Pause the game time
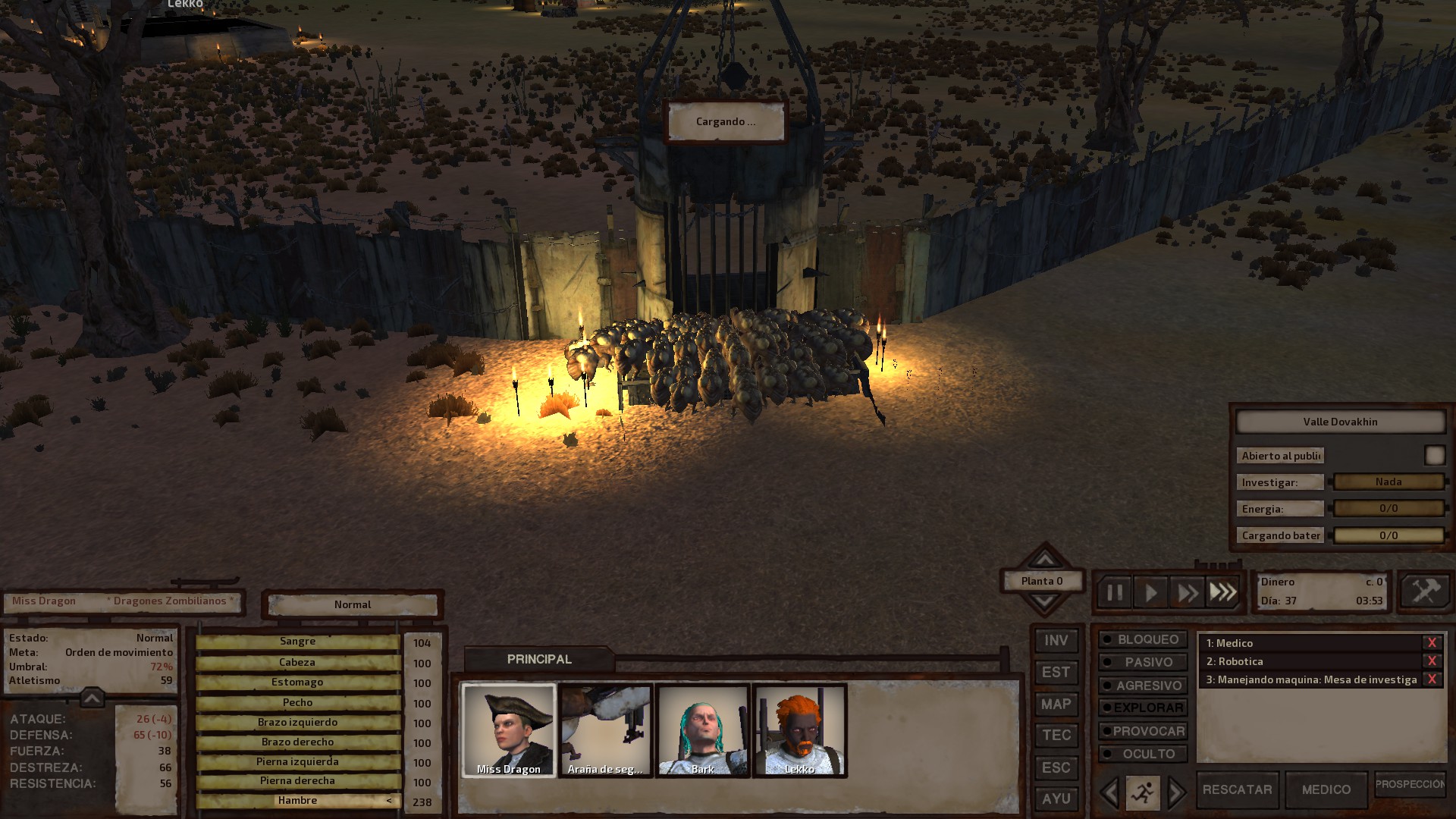 pyautogui.click(x=1114, y=592)
